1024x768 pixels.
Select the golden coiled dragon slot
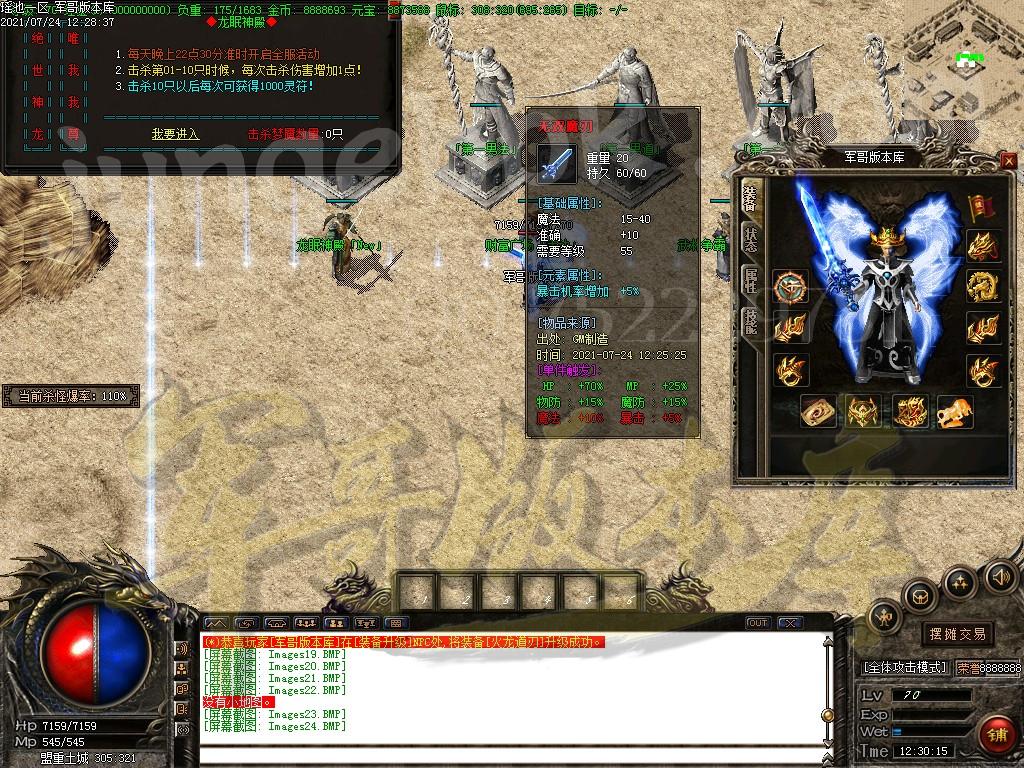(x=984, y=287)
